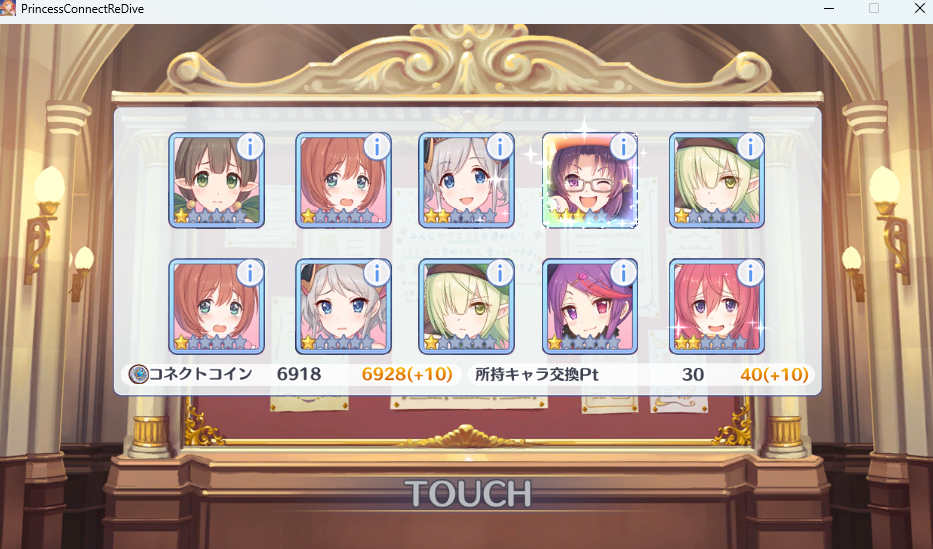Select the red-haired purple-eyed girl card
Viewport: 933px width, 549px height.
click(715, 308)
